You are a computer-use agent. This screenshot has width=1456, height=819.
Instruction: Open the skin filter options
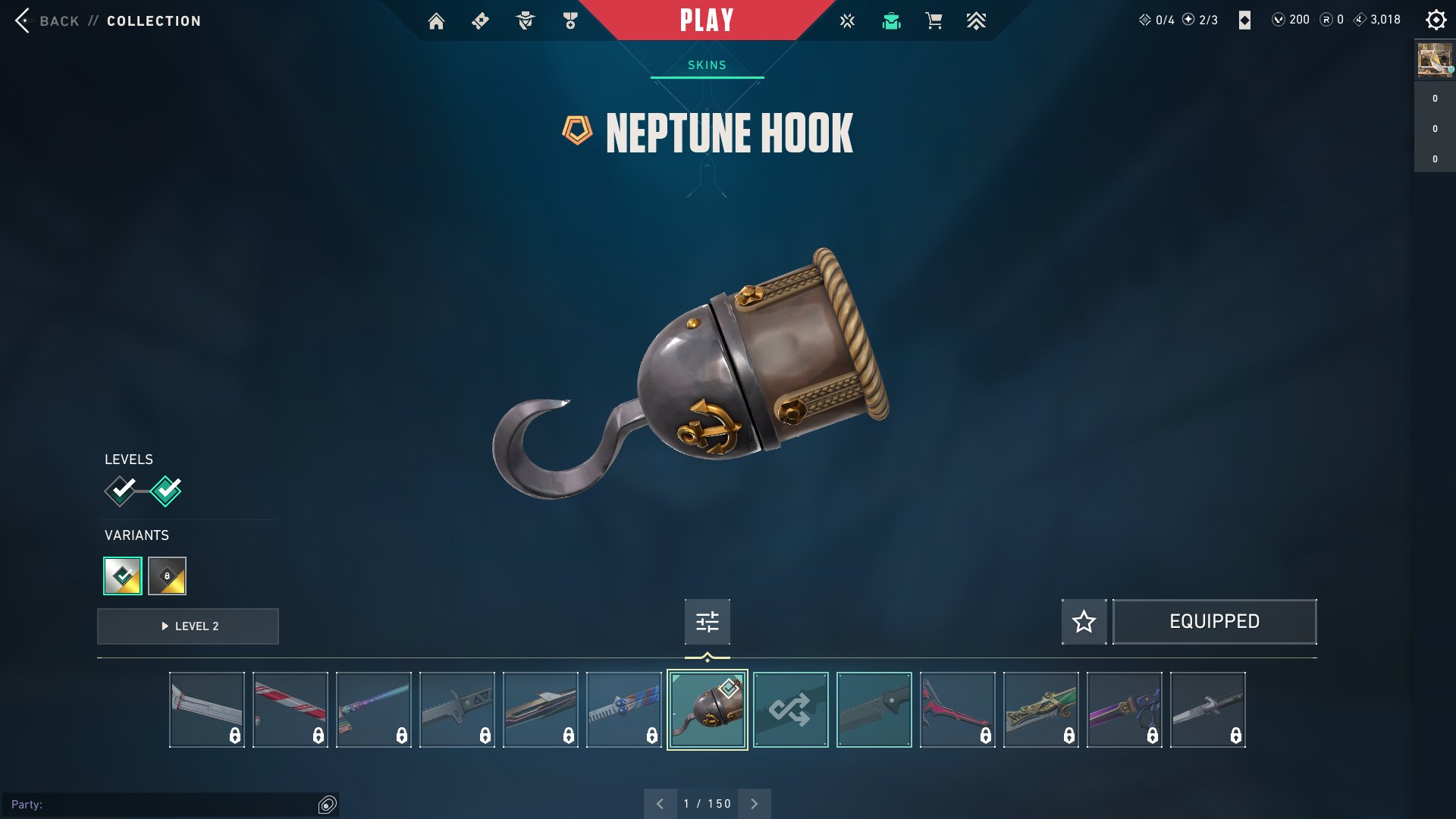click(707, 622)
